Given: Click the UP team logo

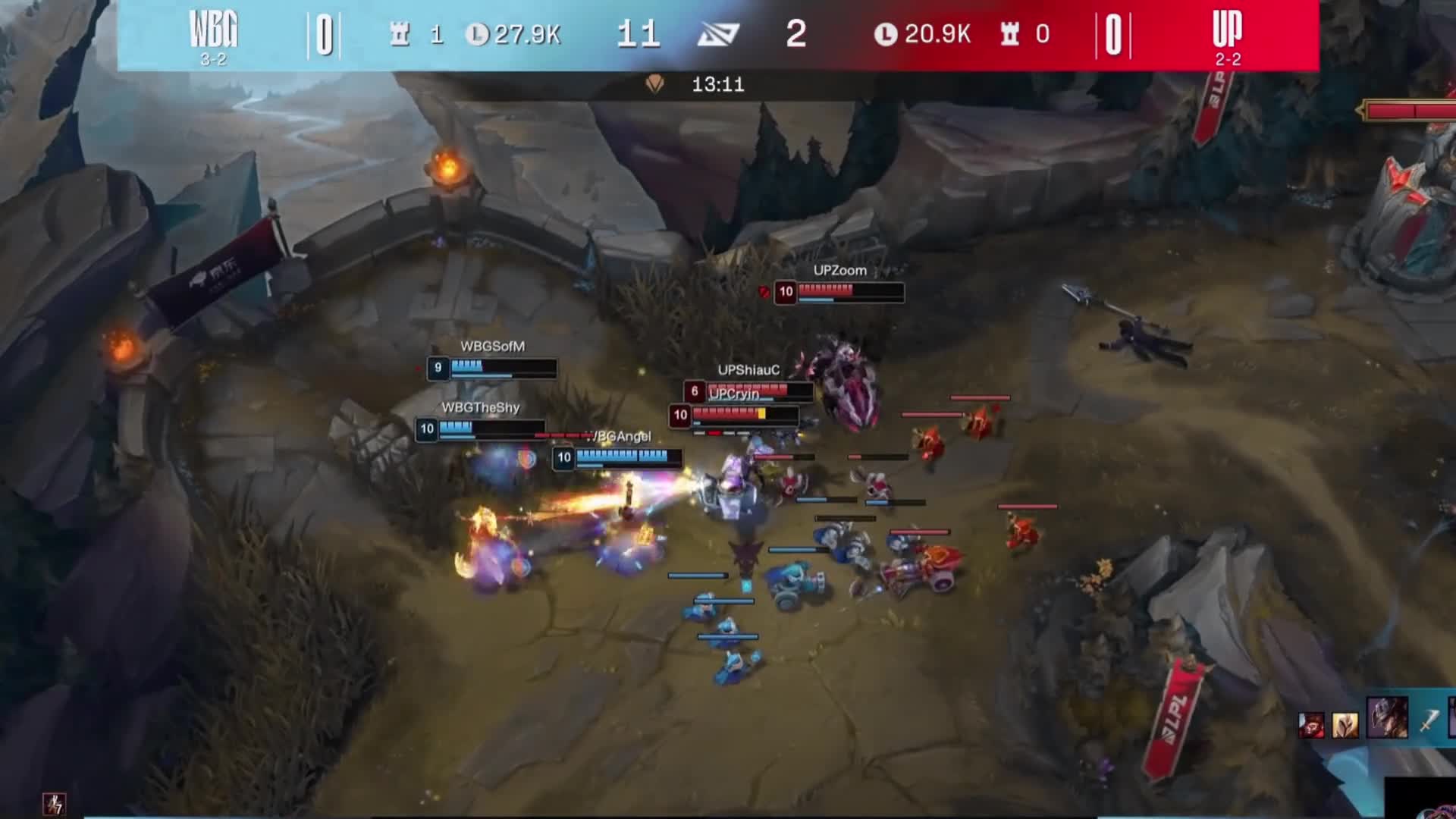Looking at the screenshot, I should coord(1228,29).
